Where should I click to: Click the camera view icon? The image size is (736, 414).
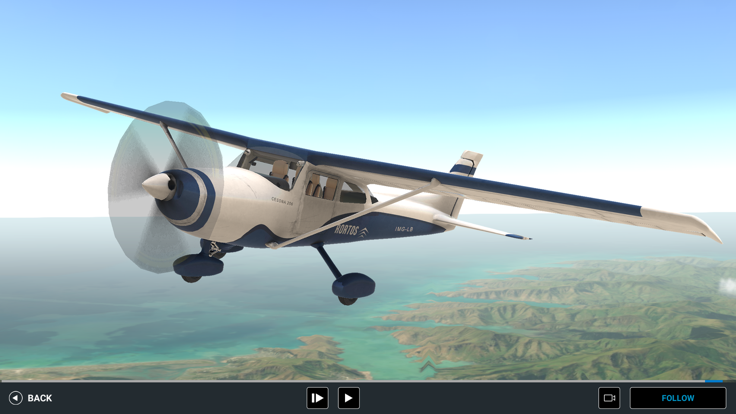pyautogui.click(x=609, y=398)
